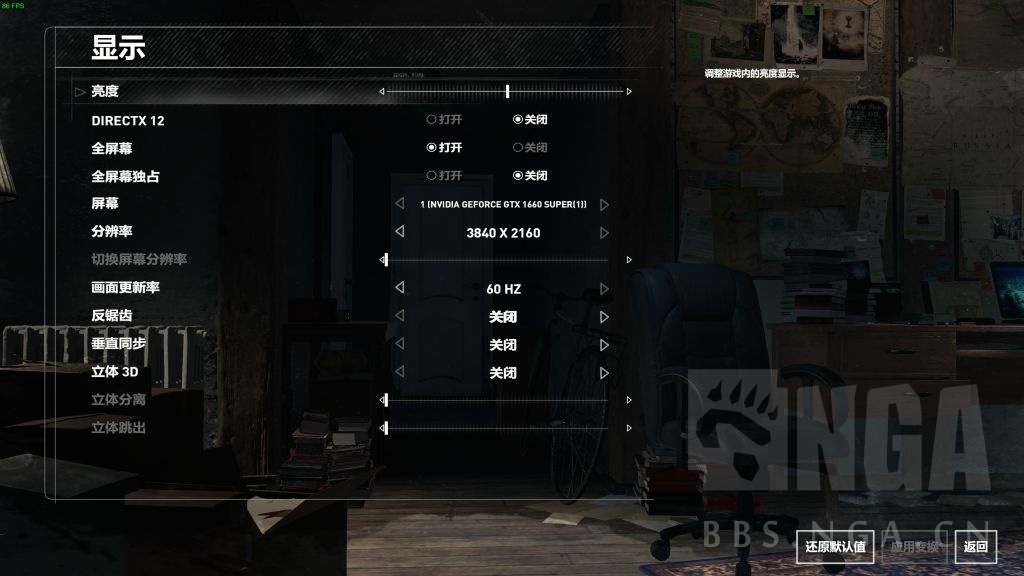This screenshot has width=1024, height=576.
Task: Switch 屏幕 to the next monitor
Action: pyautogui.click(x=604, y=204)
